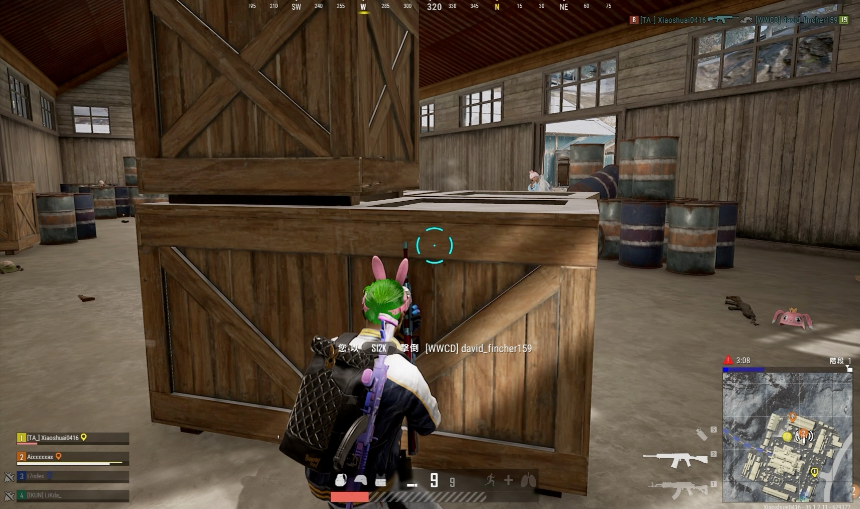Viewport: 860px width, 509px height.
Task: Select teammate Xiaoshuai0416 in the squad list
Action: pos(72,438)
